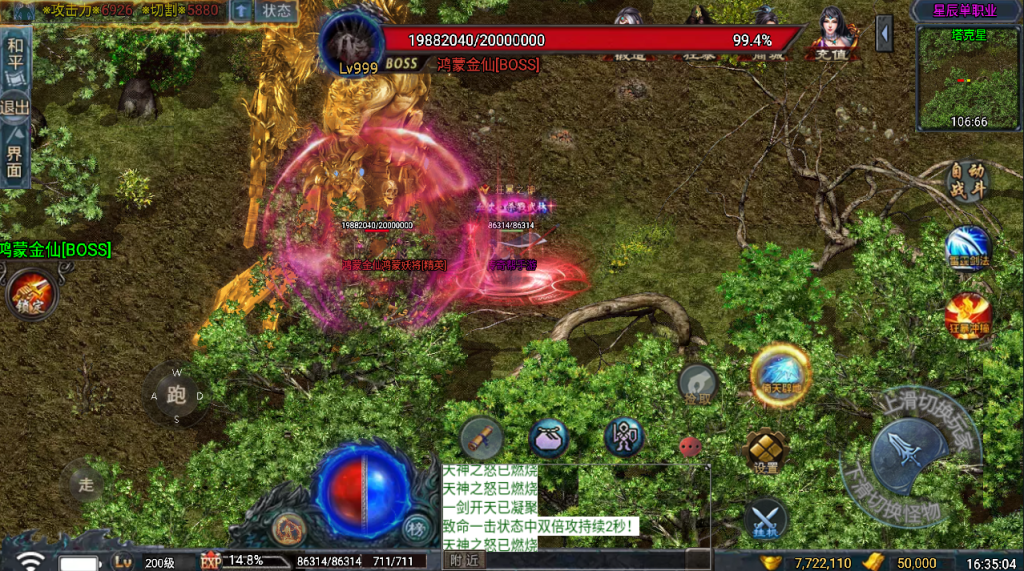This screenshot has height=571, width=1024.
Task: Switch to the 附近 nearby chat tab
Action: [x=463, y=561]
